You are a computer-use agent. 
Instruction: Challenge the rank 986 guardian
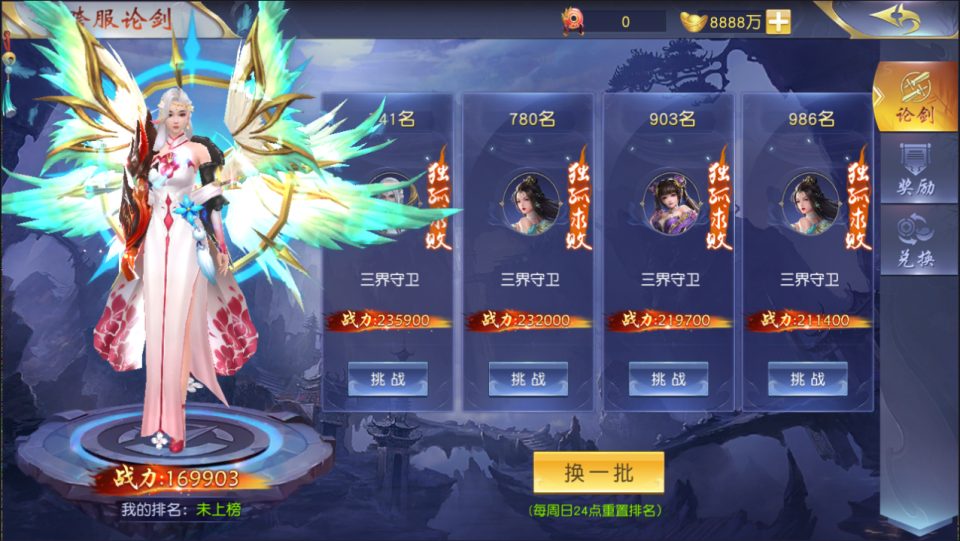click(807, 379)
